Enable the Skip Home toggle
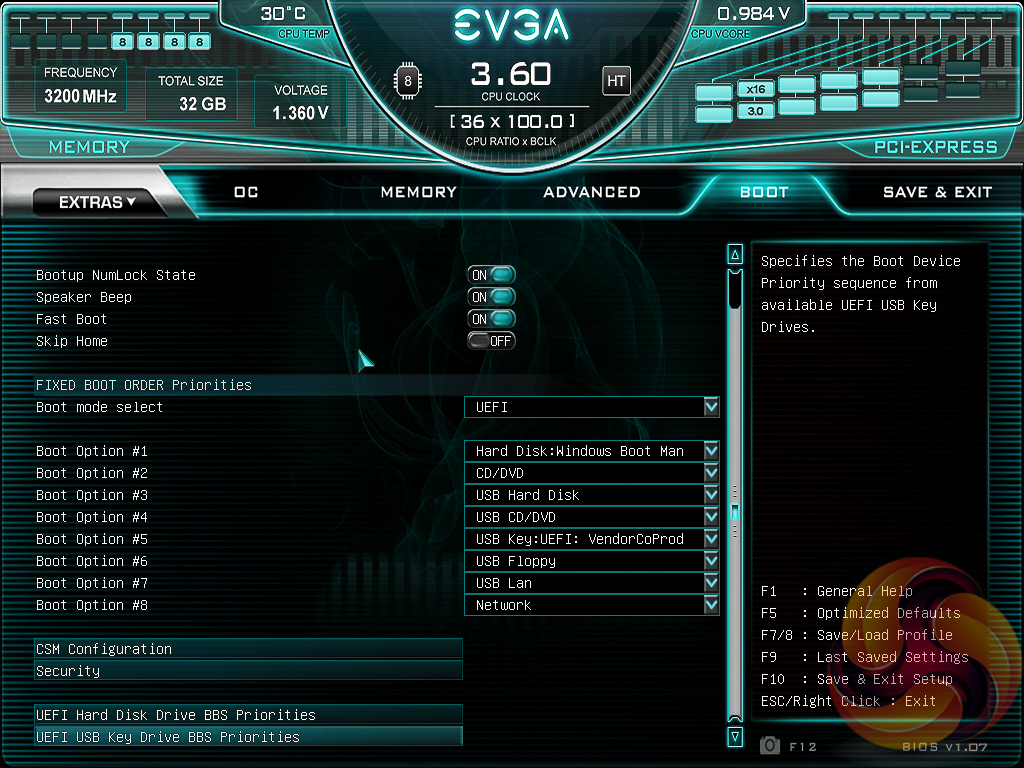Screen dimensions: 1024x768 click(x=491, y=341)
